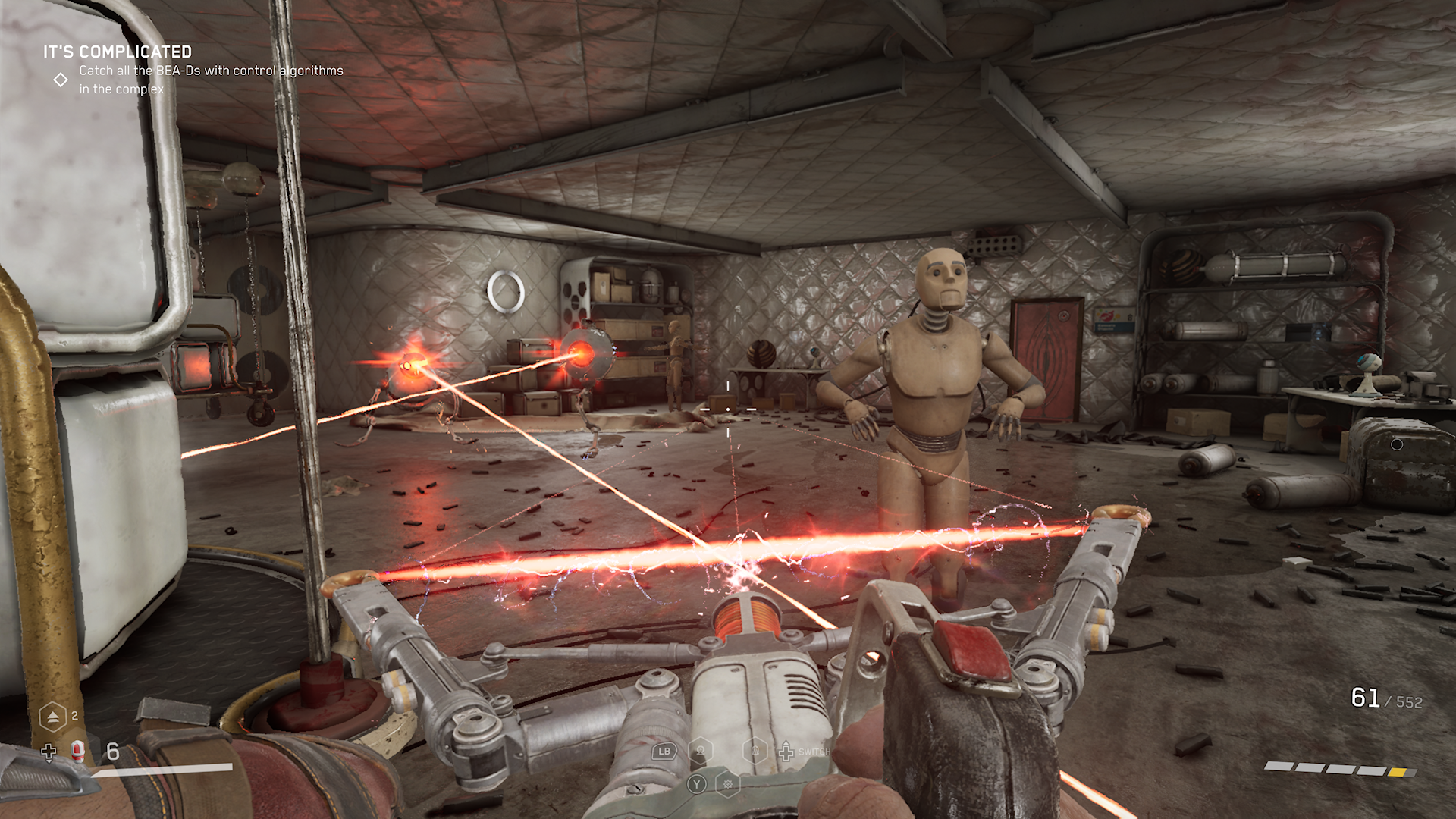The image size is (1456, 819).
Task: Select the energy skill hexagon icon near SWITCH
Action: click(755, 750)
